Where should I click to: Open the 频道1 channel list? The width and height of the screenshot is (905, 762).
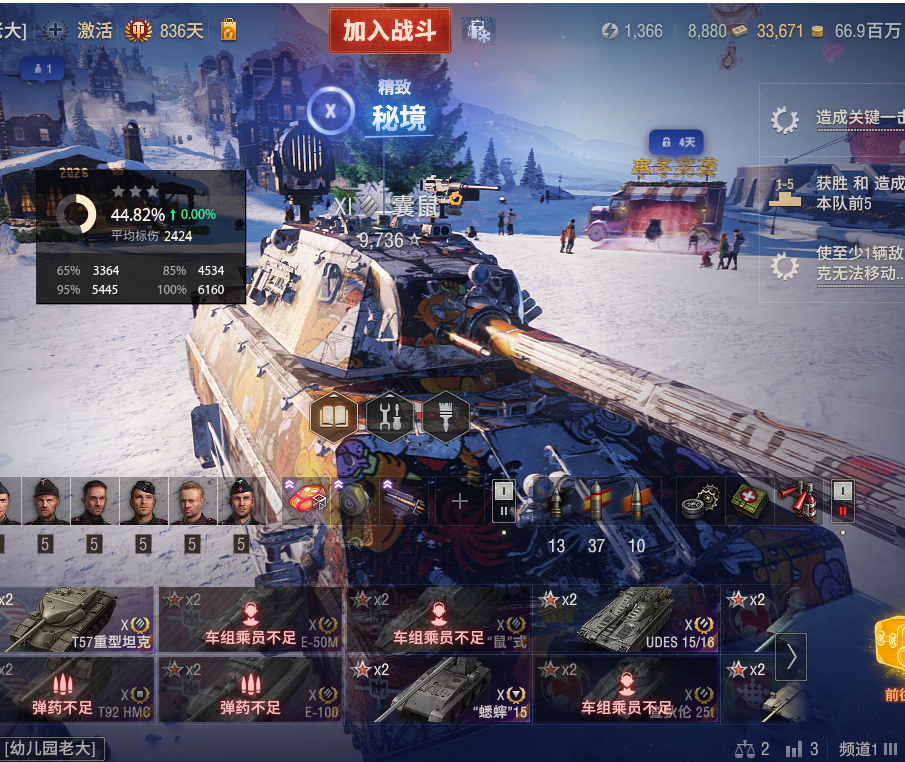pos(868,749)
